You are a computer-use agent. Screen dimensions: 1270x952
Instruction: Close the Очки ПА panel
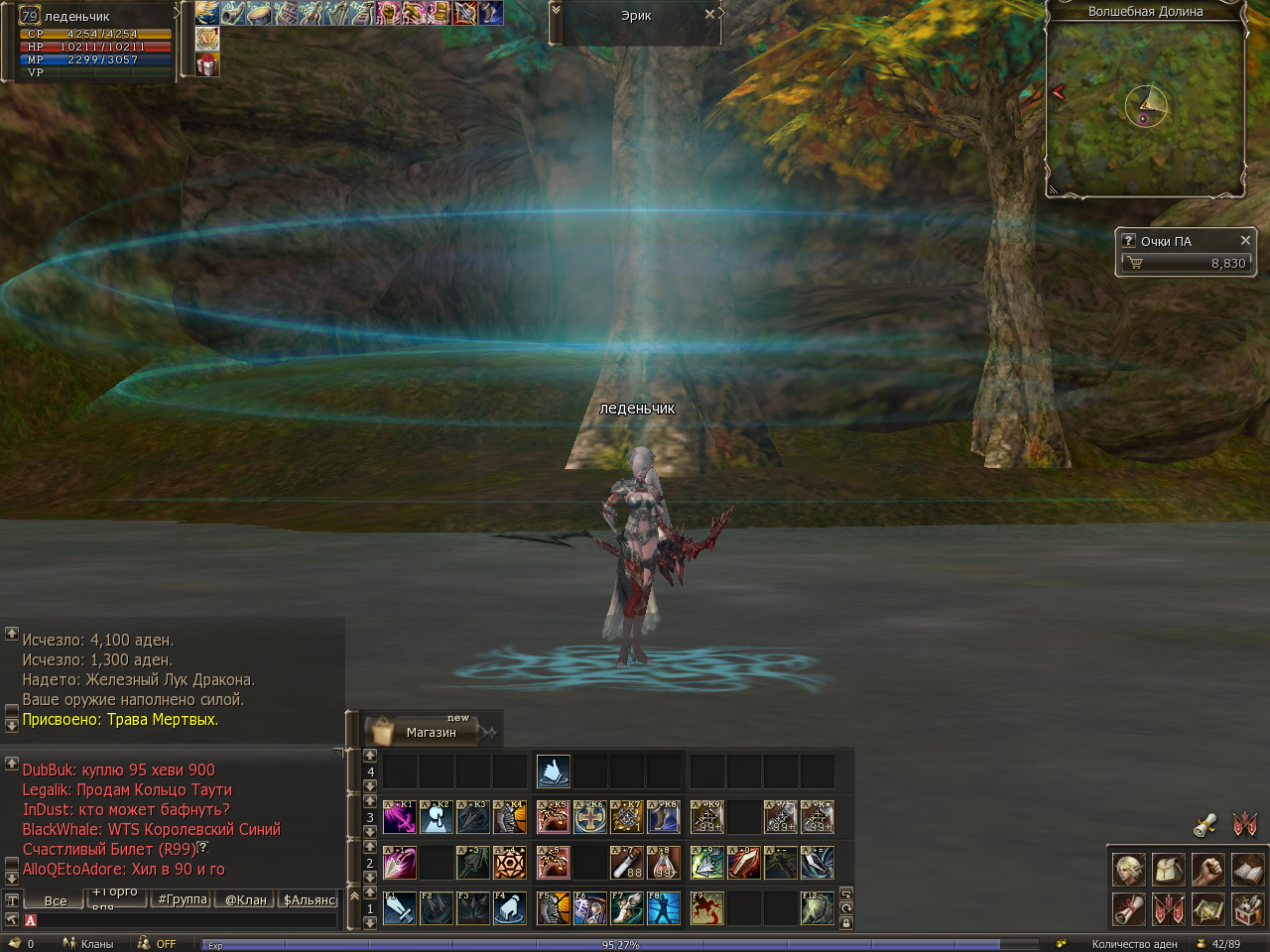click(1245, 240)
